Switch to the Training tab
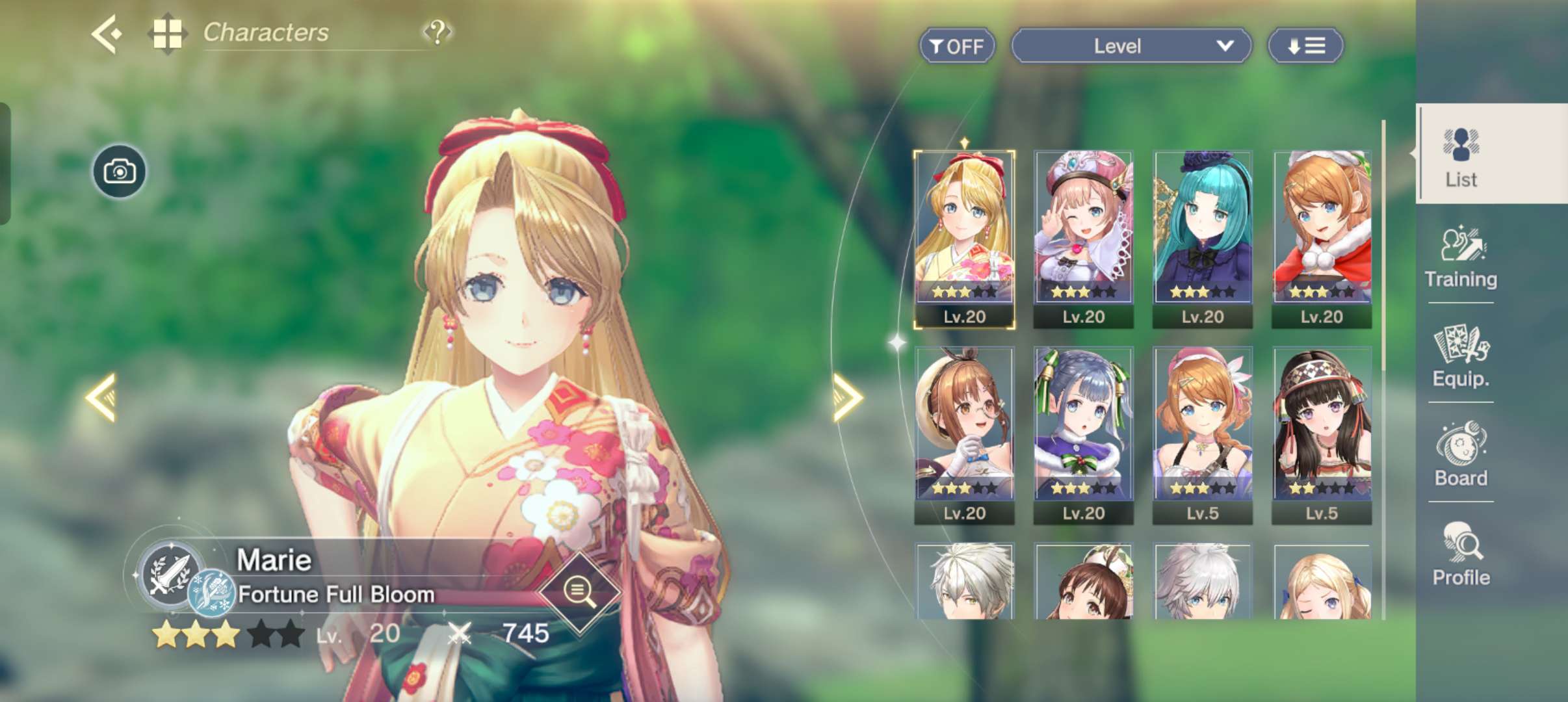This screenshot has width=1568, height=702. (1461, 259)
